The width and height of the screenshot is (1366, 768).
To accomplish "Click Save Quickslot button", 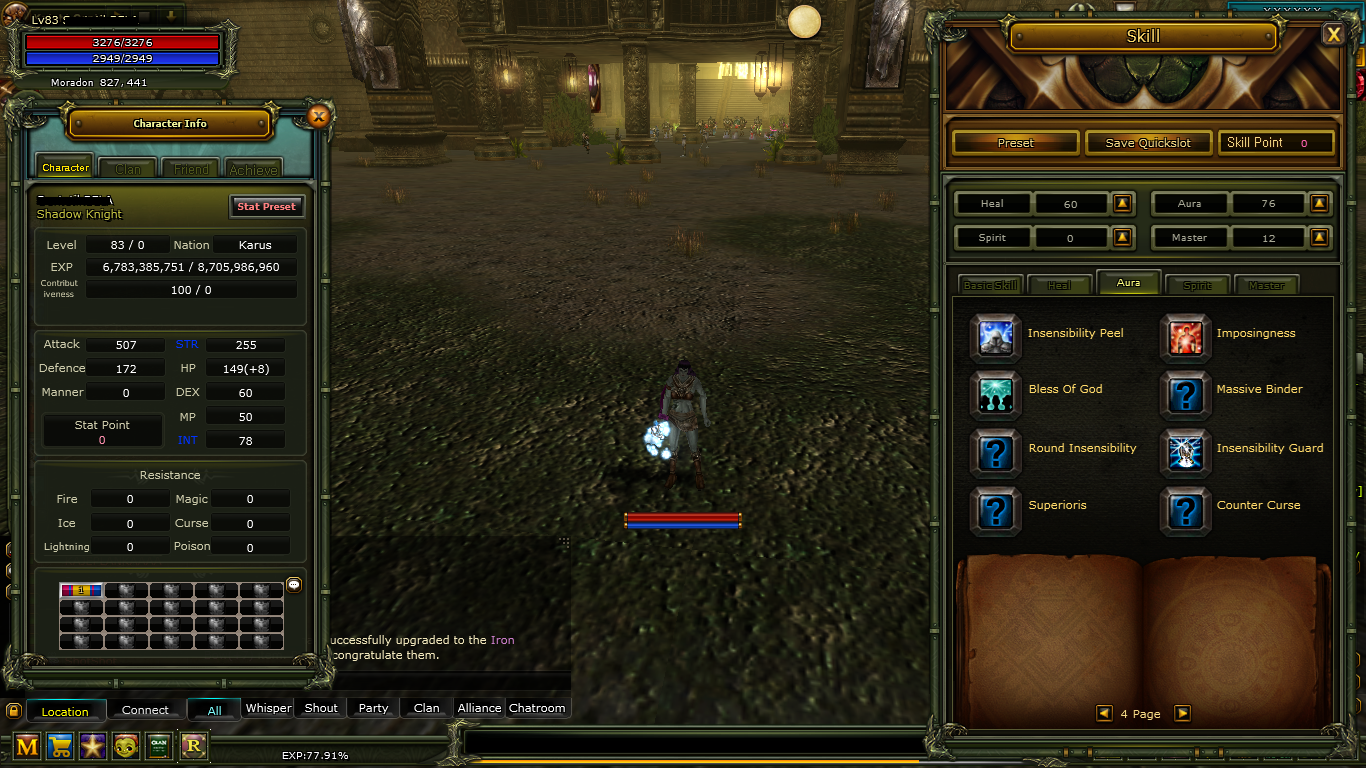I will point(1148,143).
